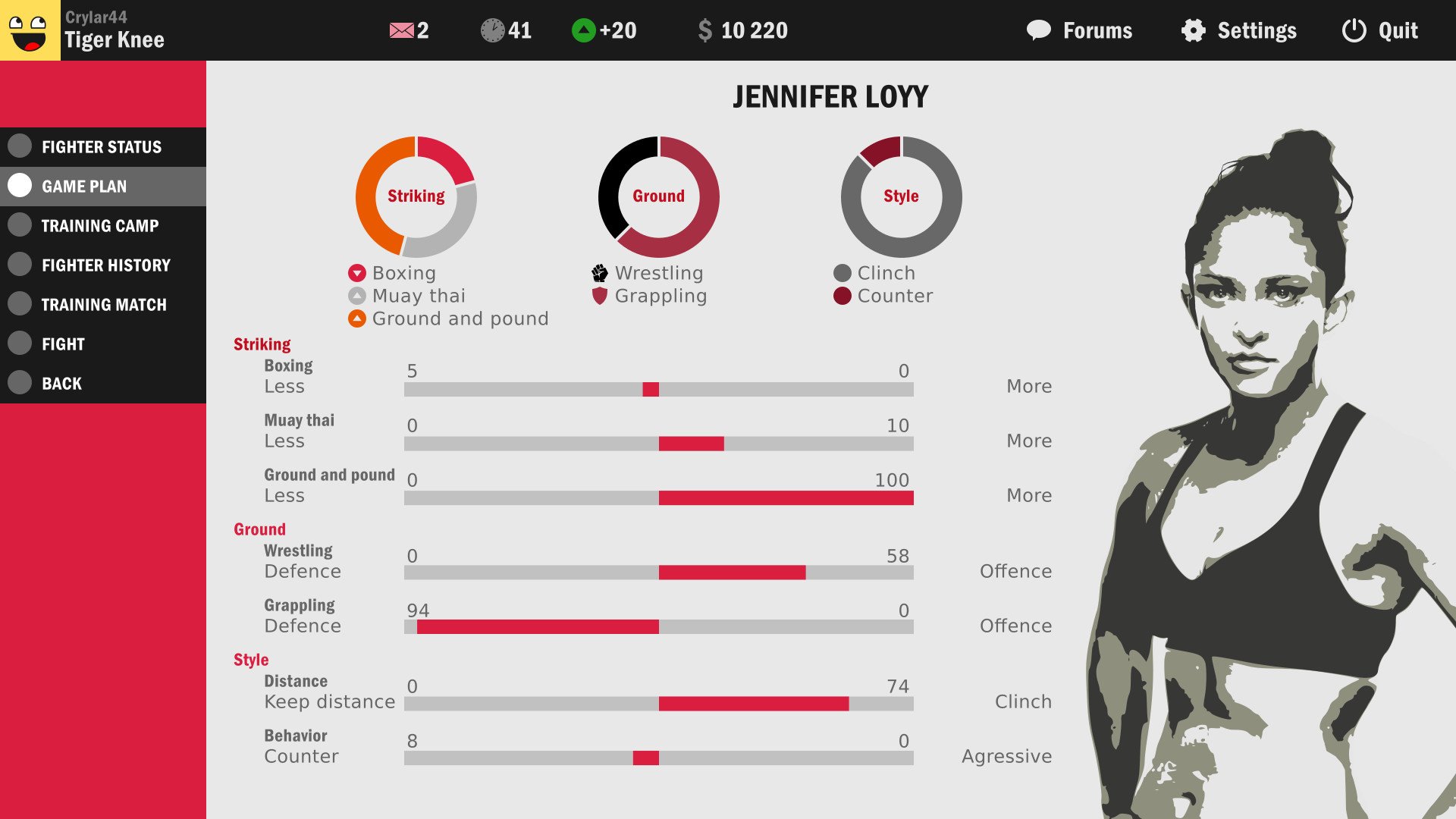Adjust the Boxing Less/More slider
1456x819 pixels.
(649, 388)
